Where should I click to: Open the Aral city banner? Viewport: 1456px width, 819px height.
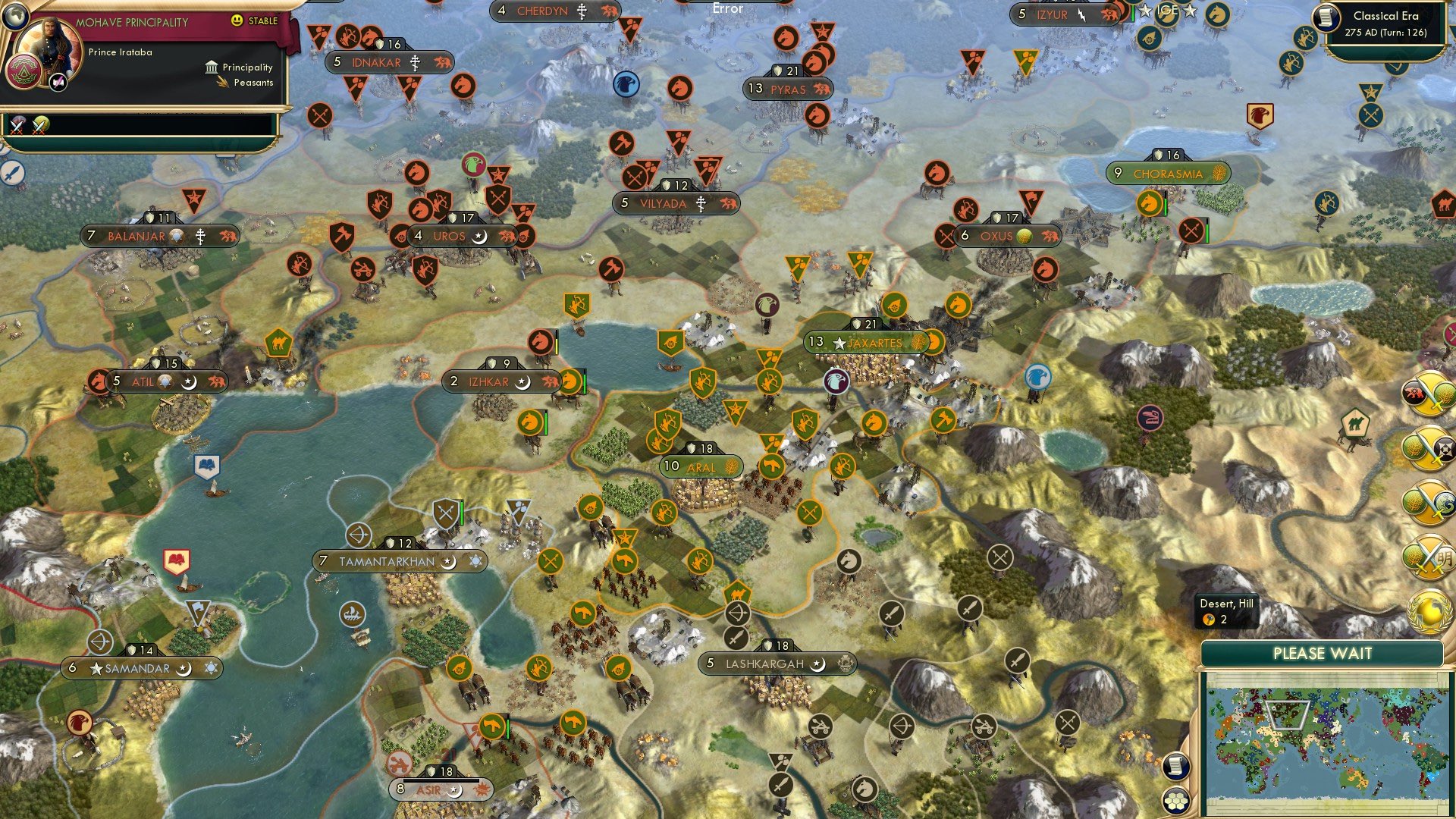(694, 466)
